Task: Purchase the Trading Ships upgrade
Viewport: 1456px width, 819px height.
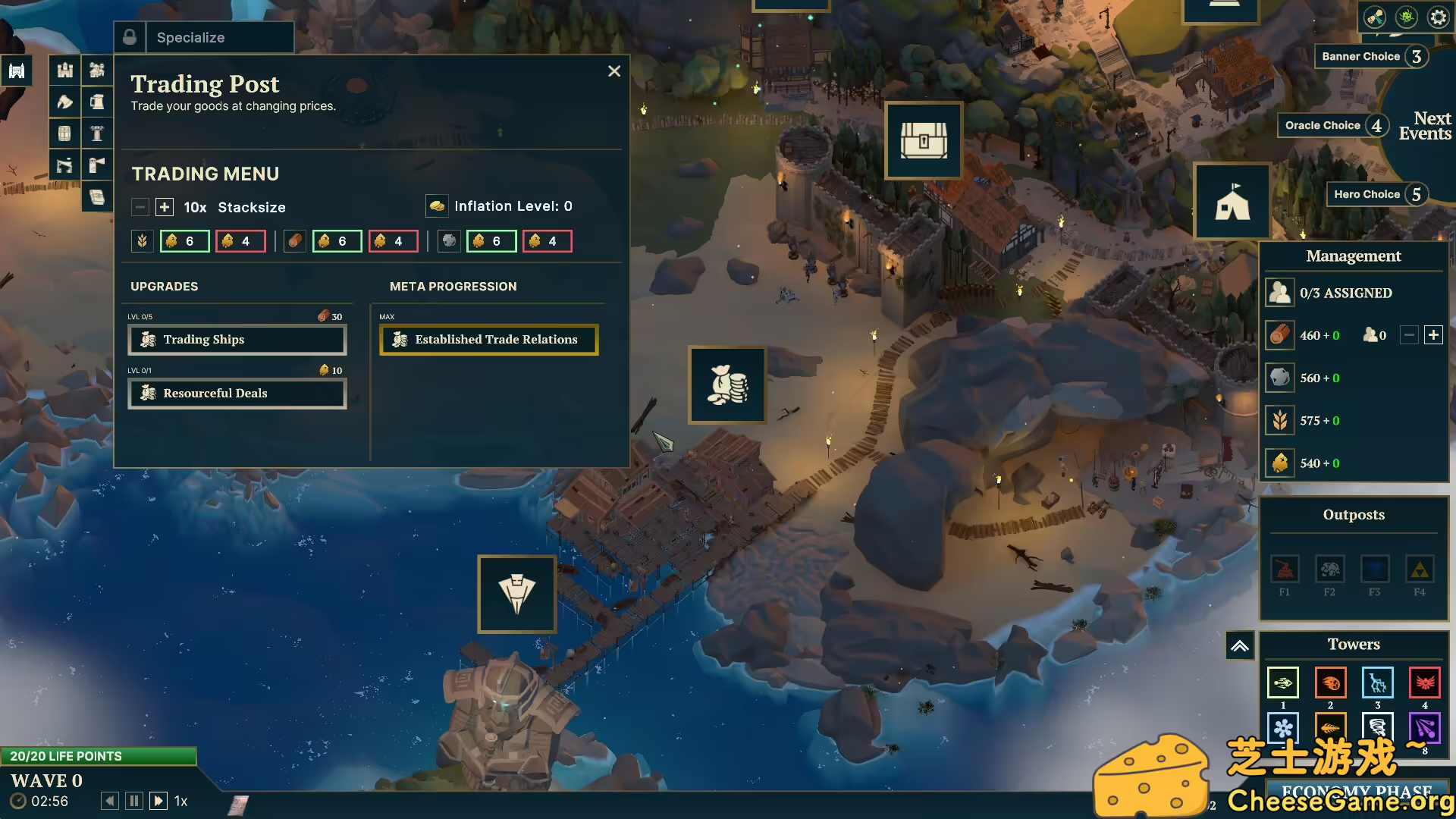Action: coord(237,339)
